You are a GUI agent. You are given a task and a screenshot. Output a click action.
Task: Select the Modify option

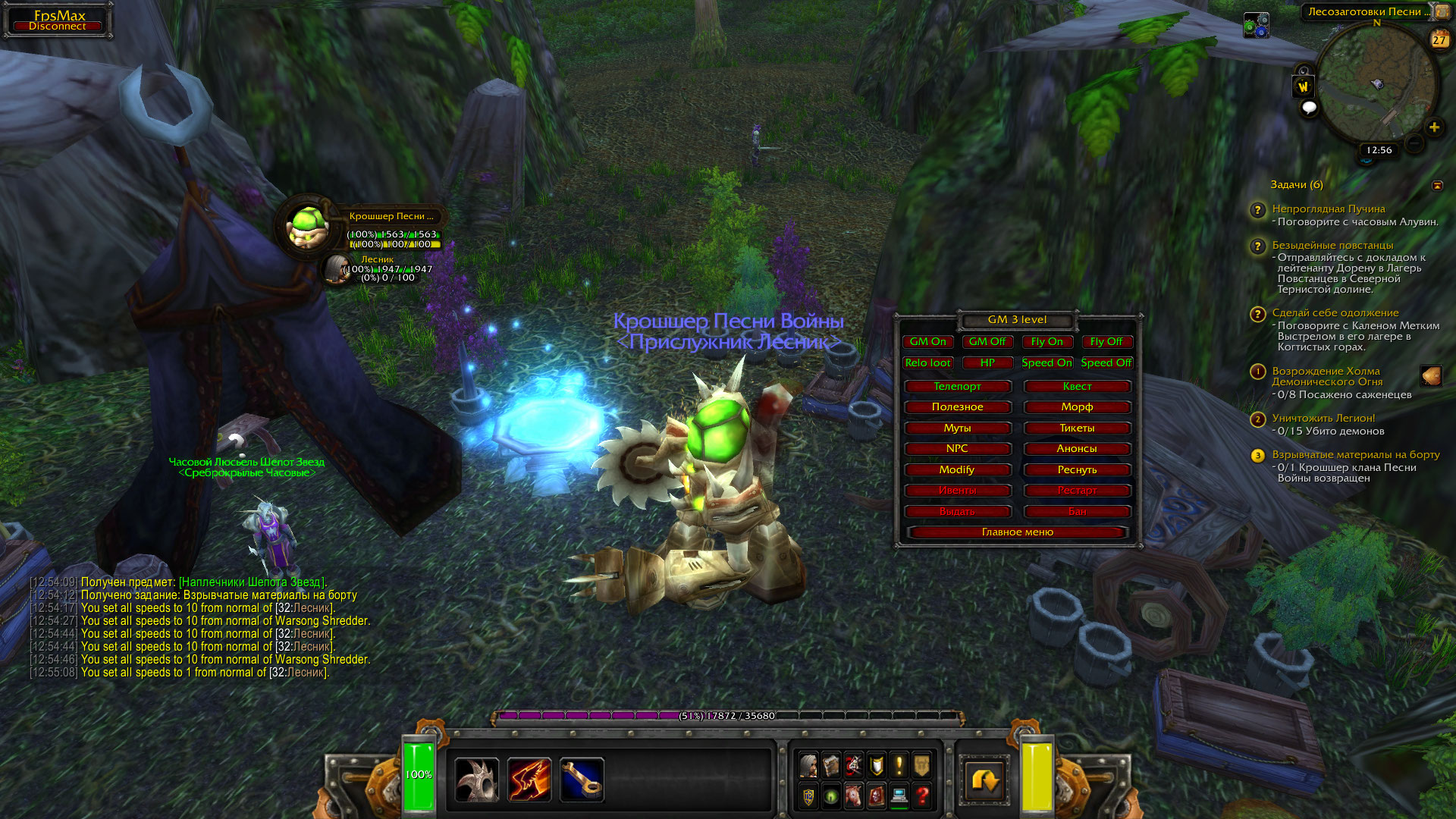pyautogui.click(x=957, y=470)
